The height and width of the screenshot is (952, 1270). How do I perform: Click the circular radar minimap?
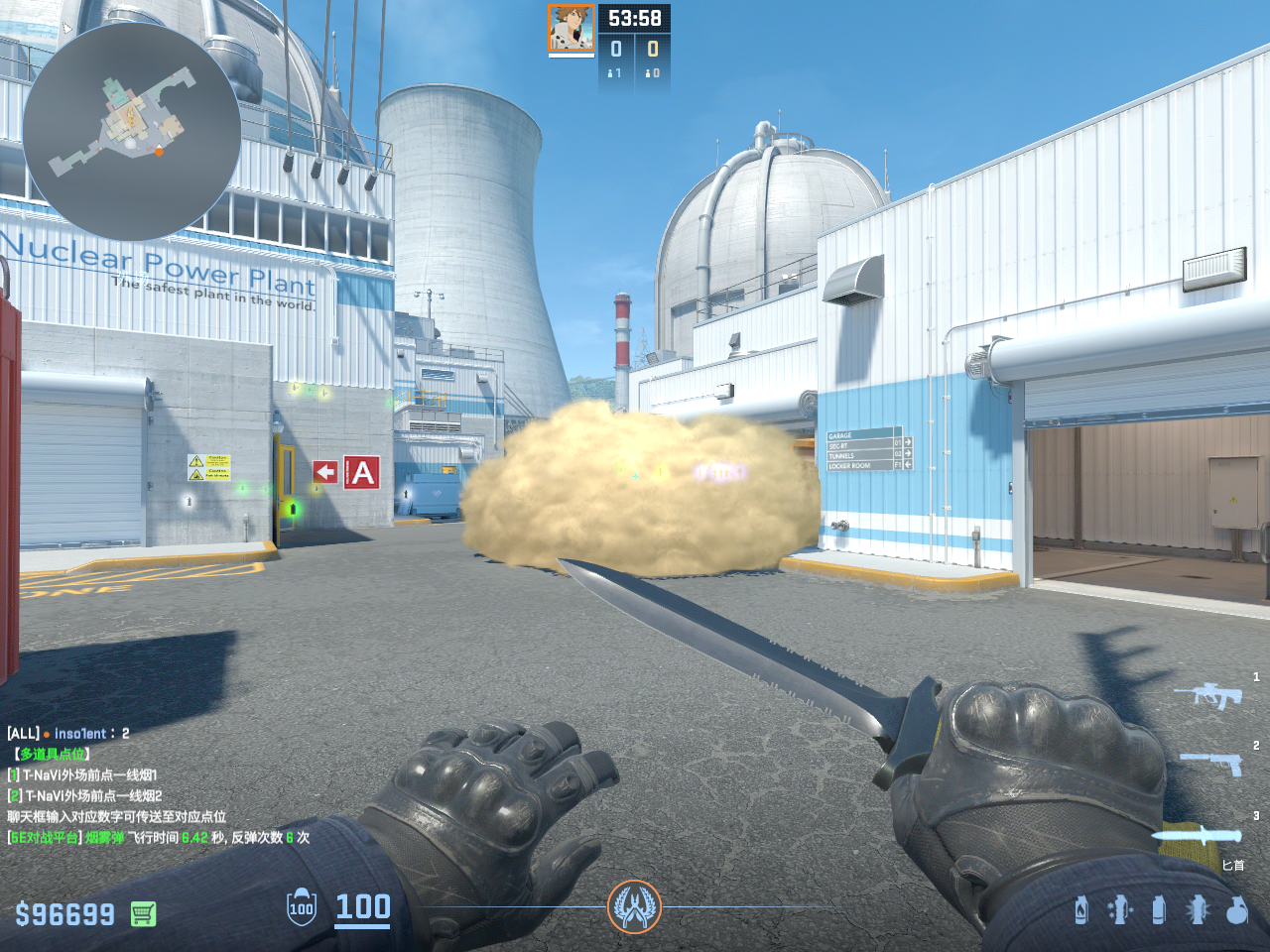click(131, 131)
